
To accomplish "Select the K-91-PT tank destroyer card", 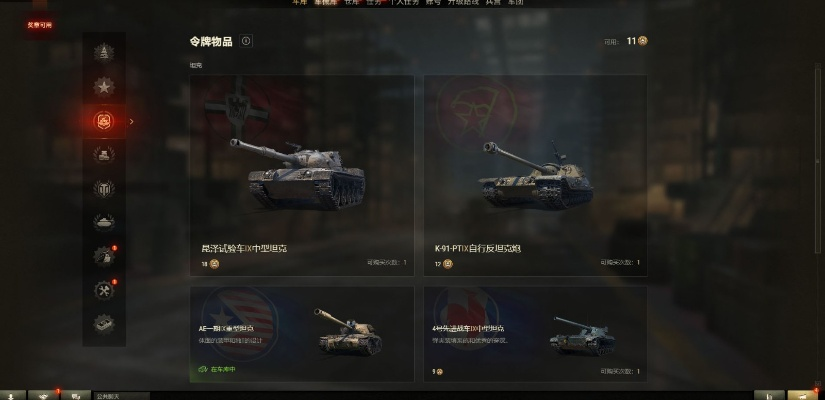I will click(535, 175).
